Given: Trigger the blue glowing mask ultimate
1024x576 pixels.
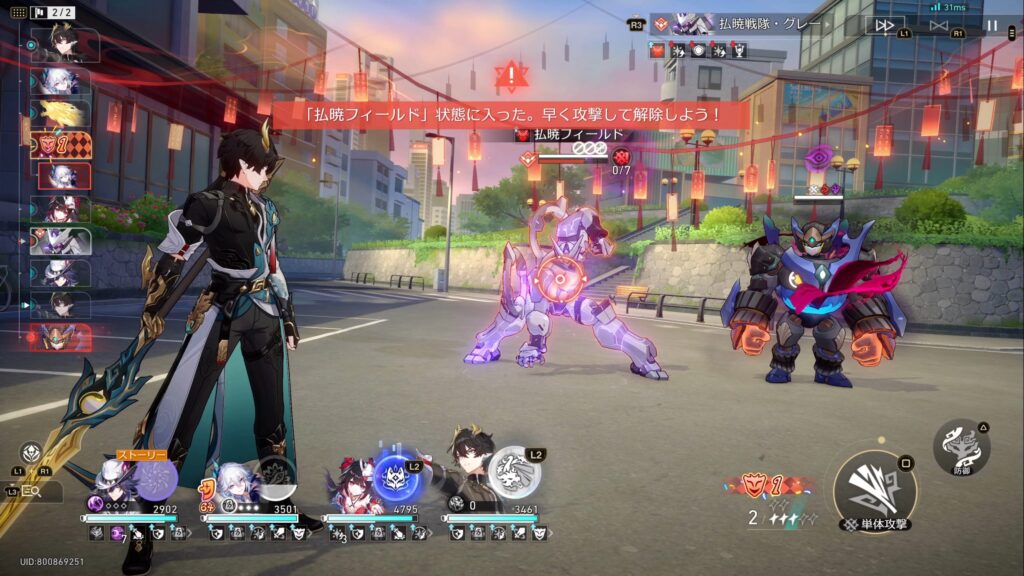Looking at the screenshot, I should (397, 477).
